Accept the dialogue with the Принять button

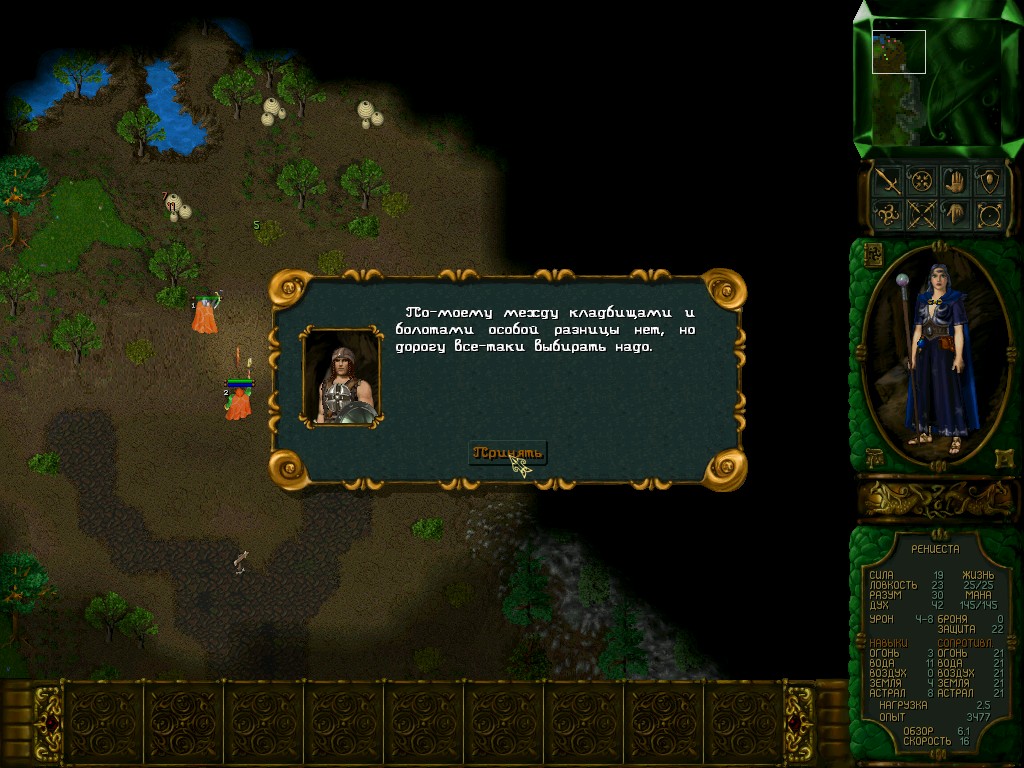tap(509, 452)
